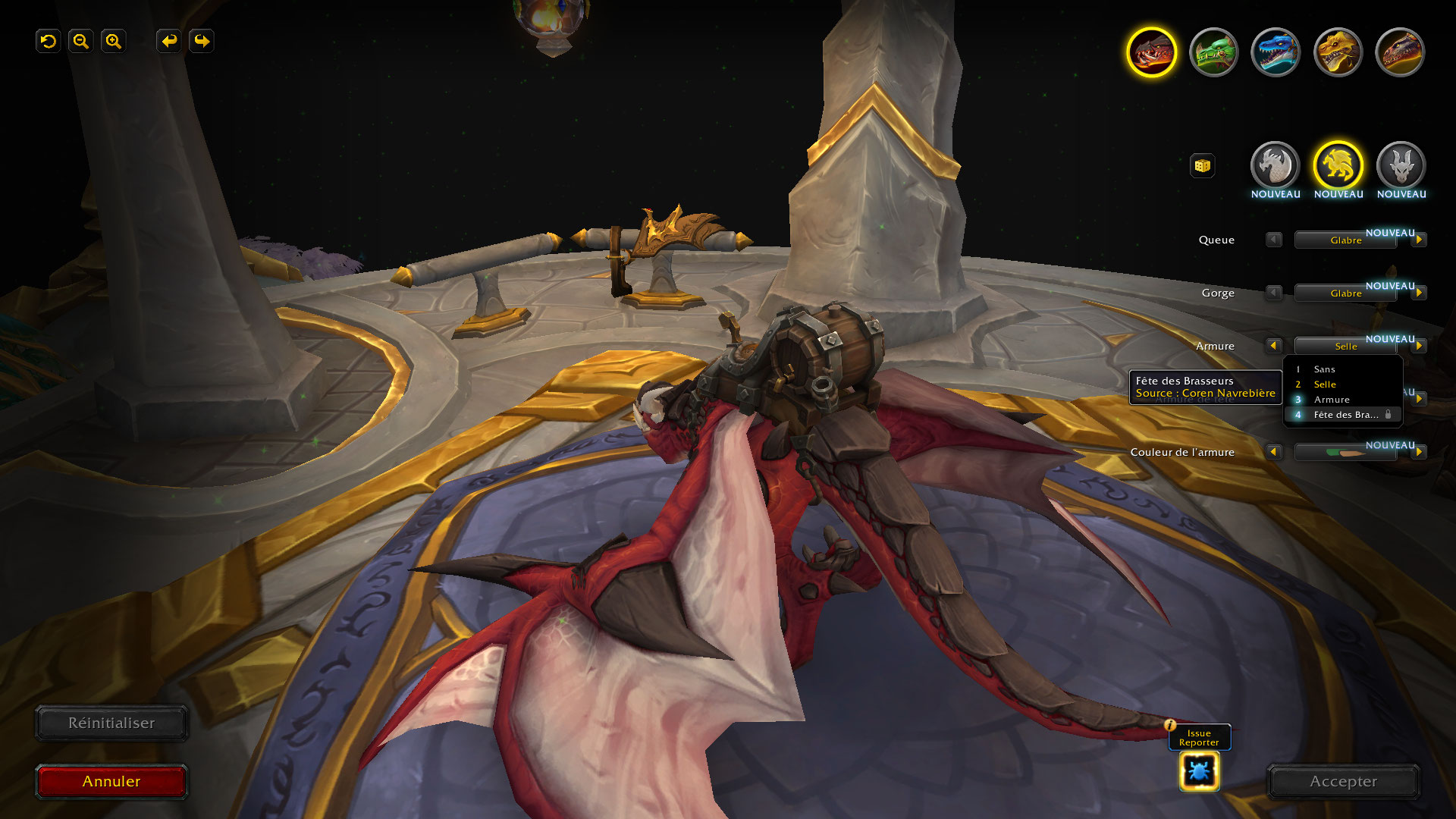Rotate the model left with arrow button

click(168, 41)
